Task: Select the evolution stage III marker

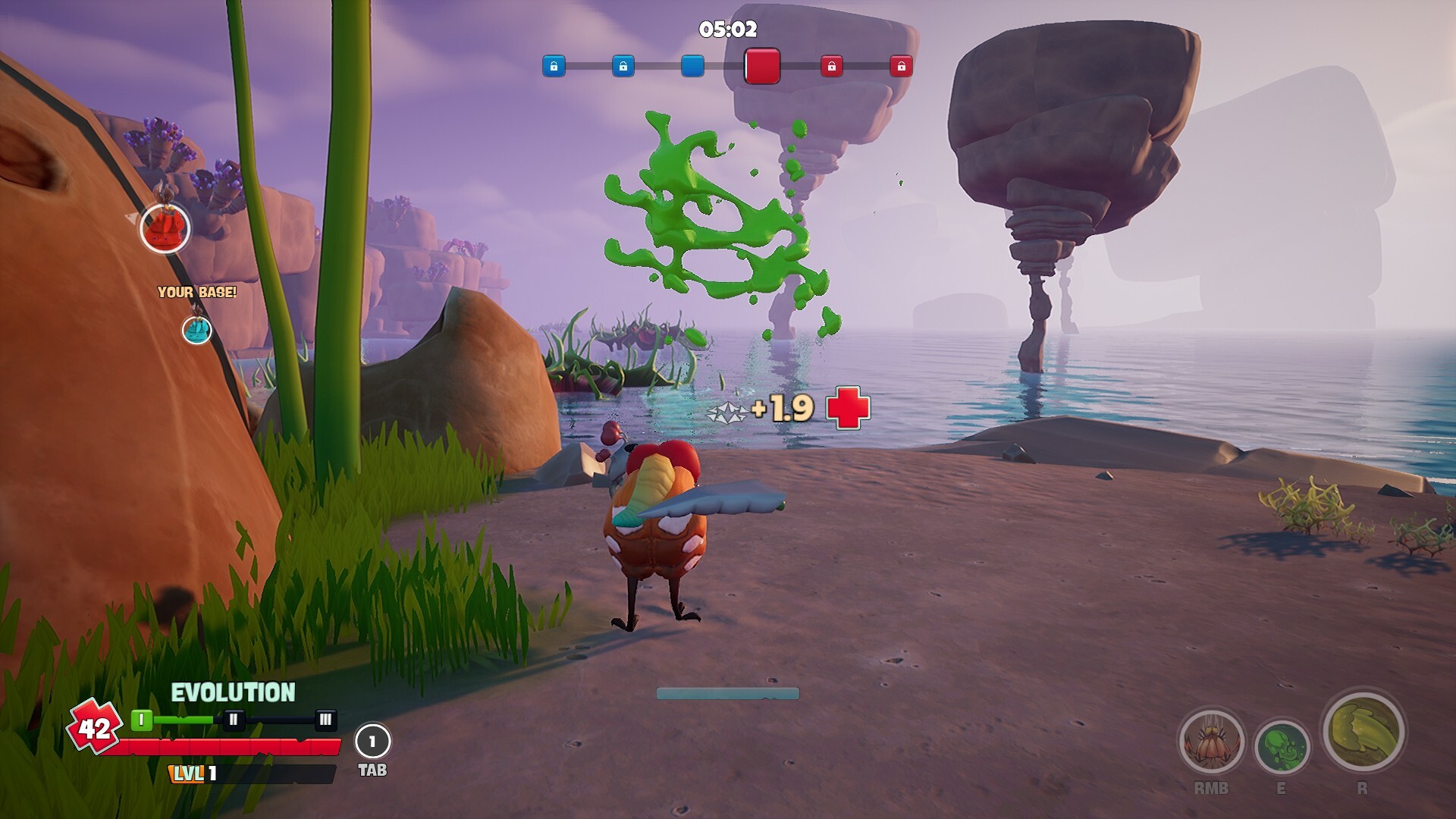Action: click(x=325, y=720)
